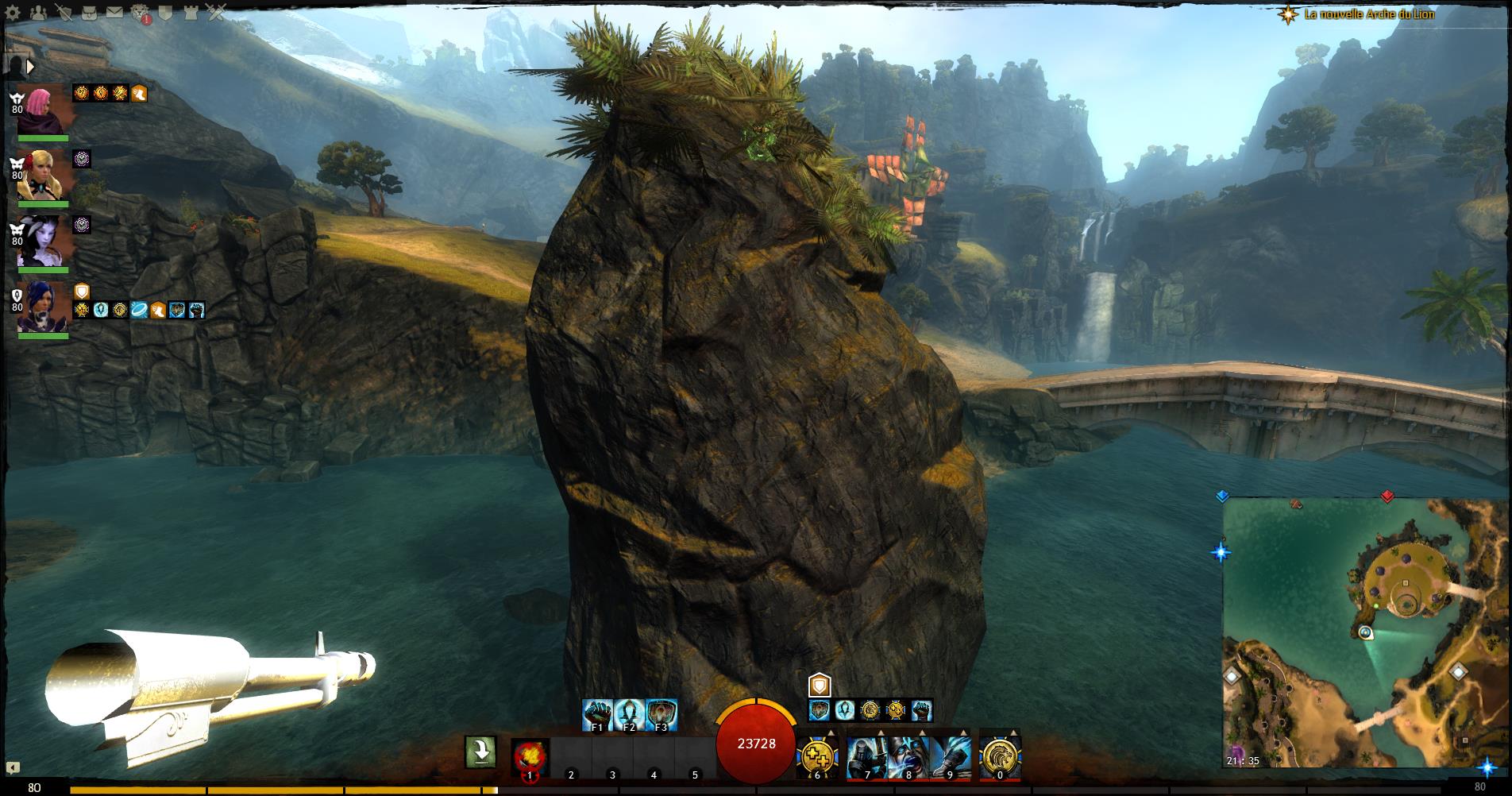1512x796 pixels.
Task: Open the contacts and LFG panel
Action: (38, 13)
